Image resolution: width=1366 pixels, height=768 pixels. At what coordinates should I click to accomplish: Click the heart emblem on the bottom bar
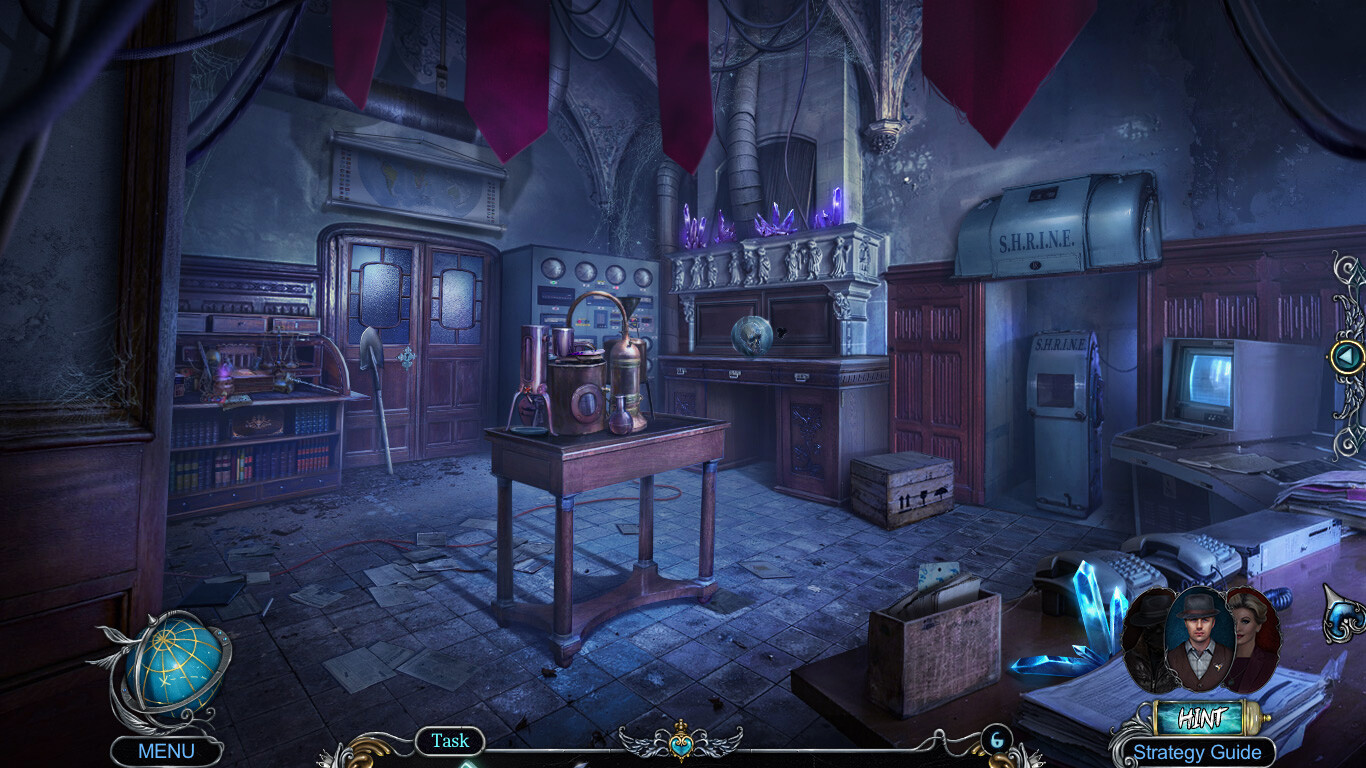(x=681, y=745)
